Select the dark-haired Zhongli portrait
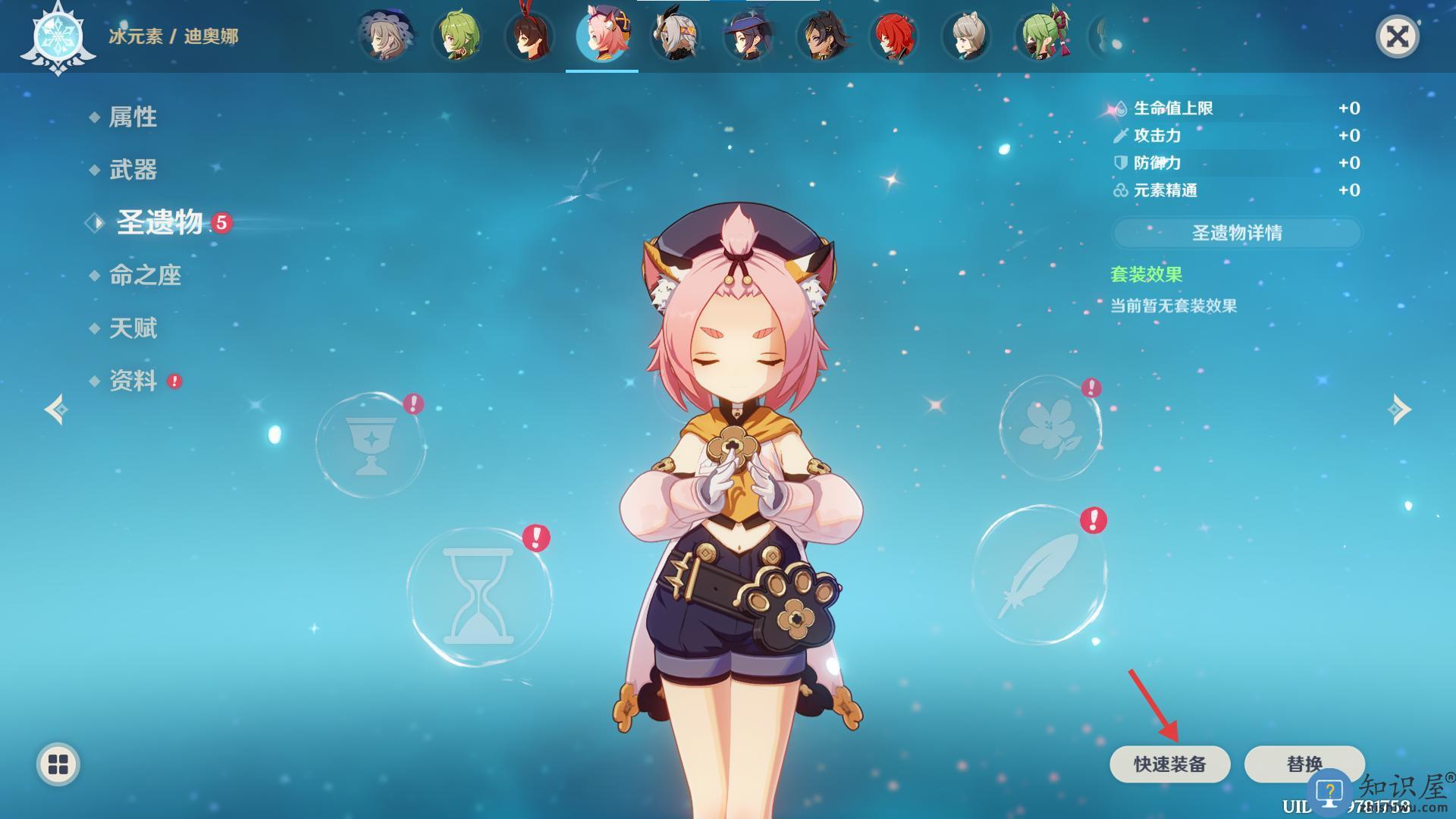The height and width of the screenshot is (819, 1456). point(822,36)
